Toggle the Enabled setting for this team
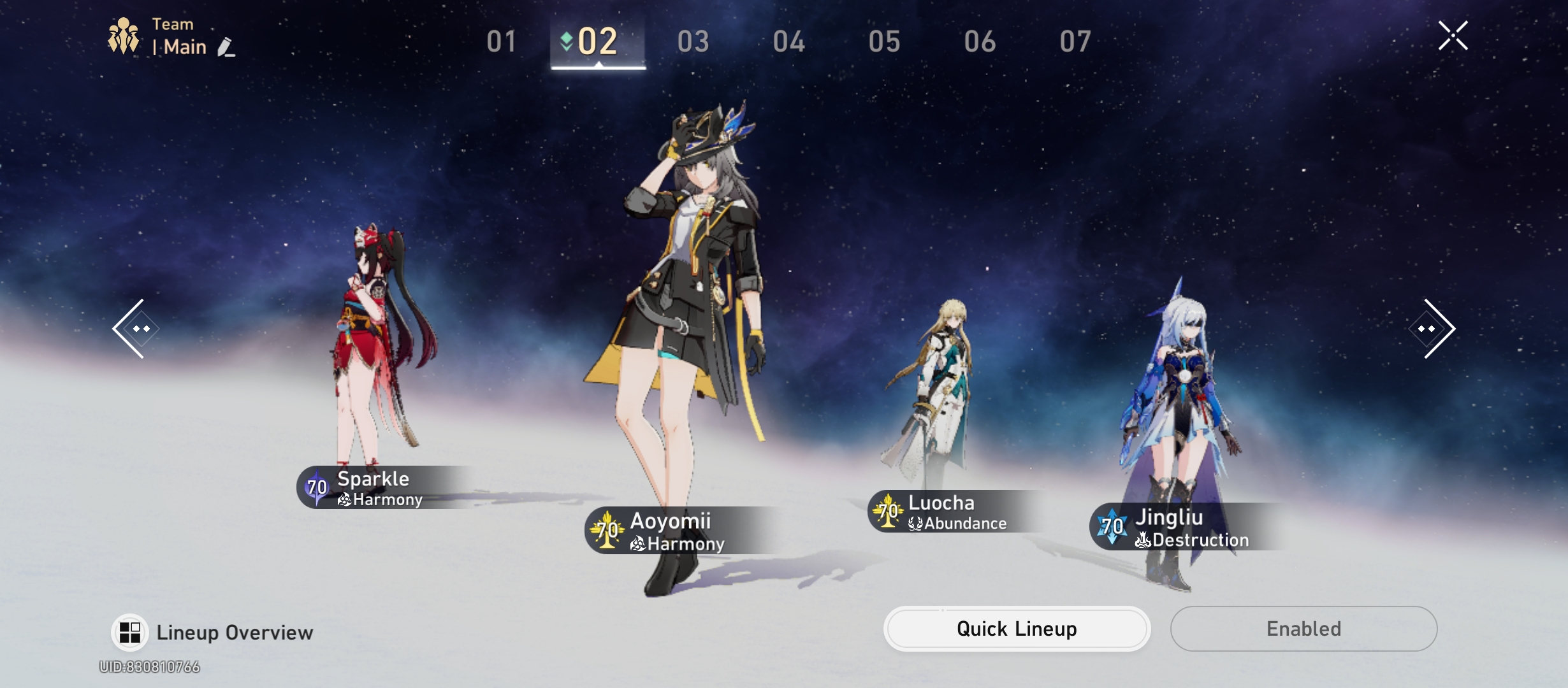This screenshot has height=688, width=1568. coord(1303,628)
